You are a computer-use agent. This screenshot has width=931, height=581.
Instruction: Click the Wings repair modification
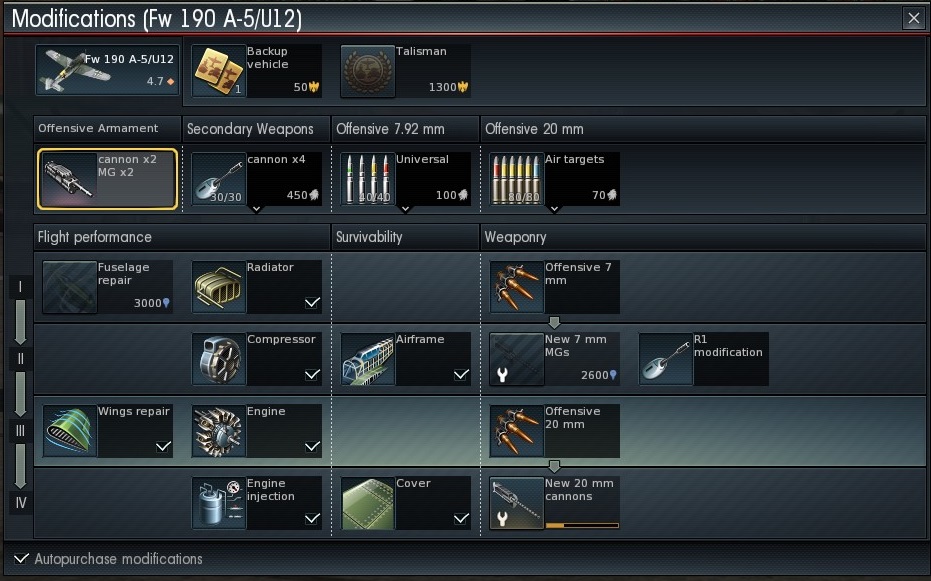[108, 430]
